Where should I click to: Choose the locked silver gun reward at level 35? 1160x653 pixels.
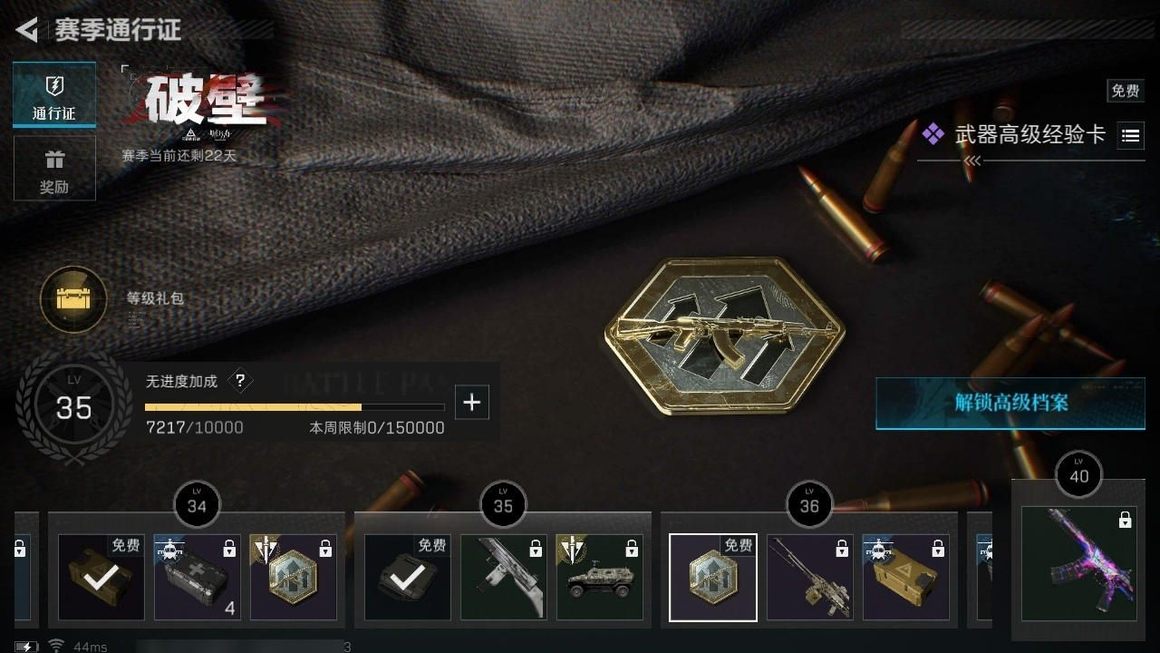(x=503, y=577)
